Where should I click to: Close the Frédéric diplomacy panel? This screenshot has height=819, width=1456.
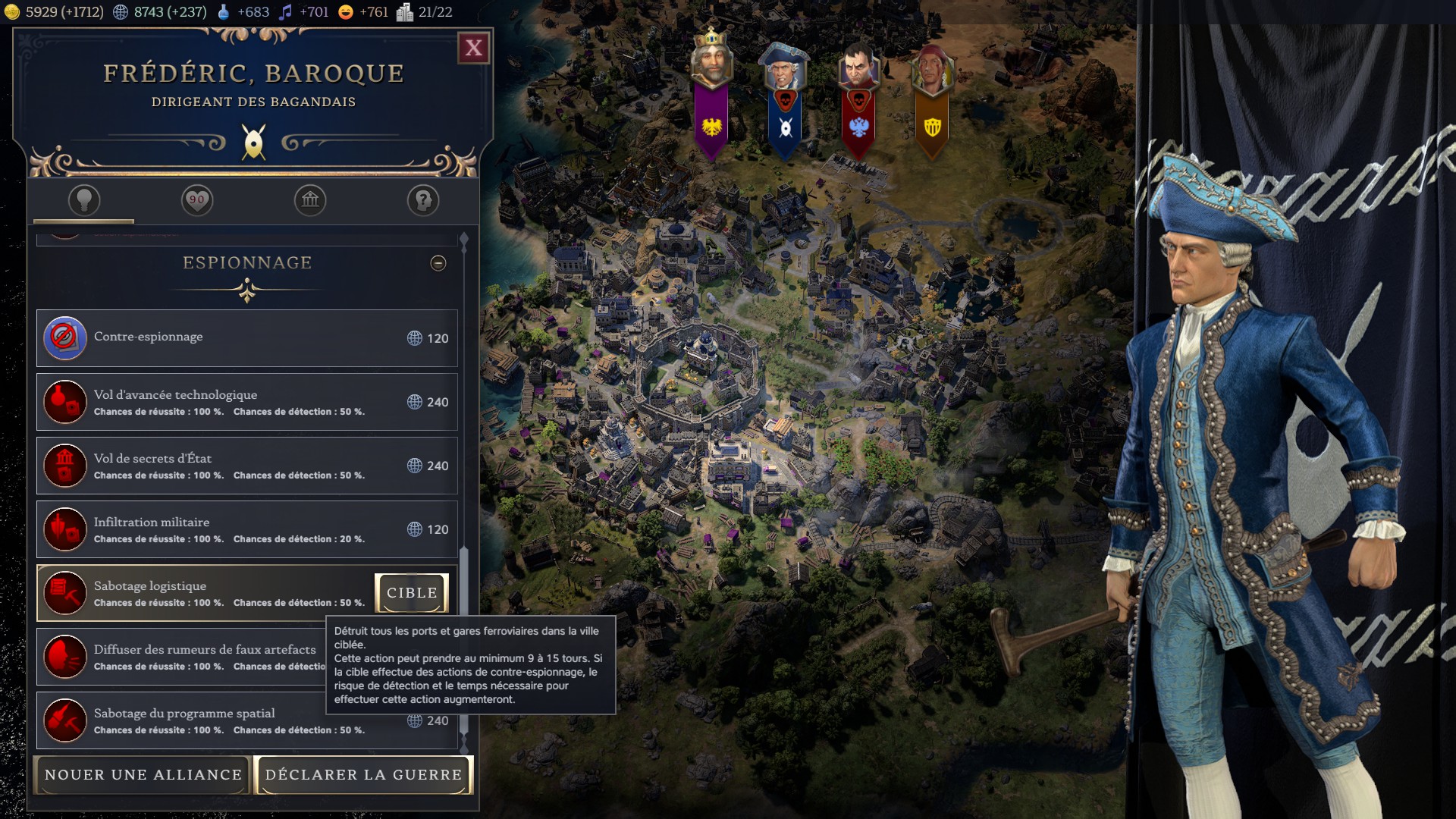click(474, 49)
